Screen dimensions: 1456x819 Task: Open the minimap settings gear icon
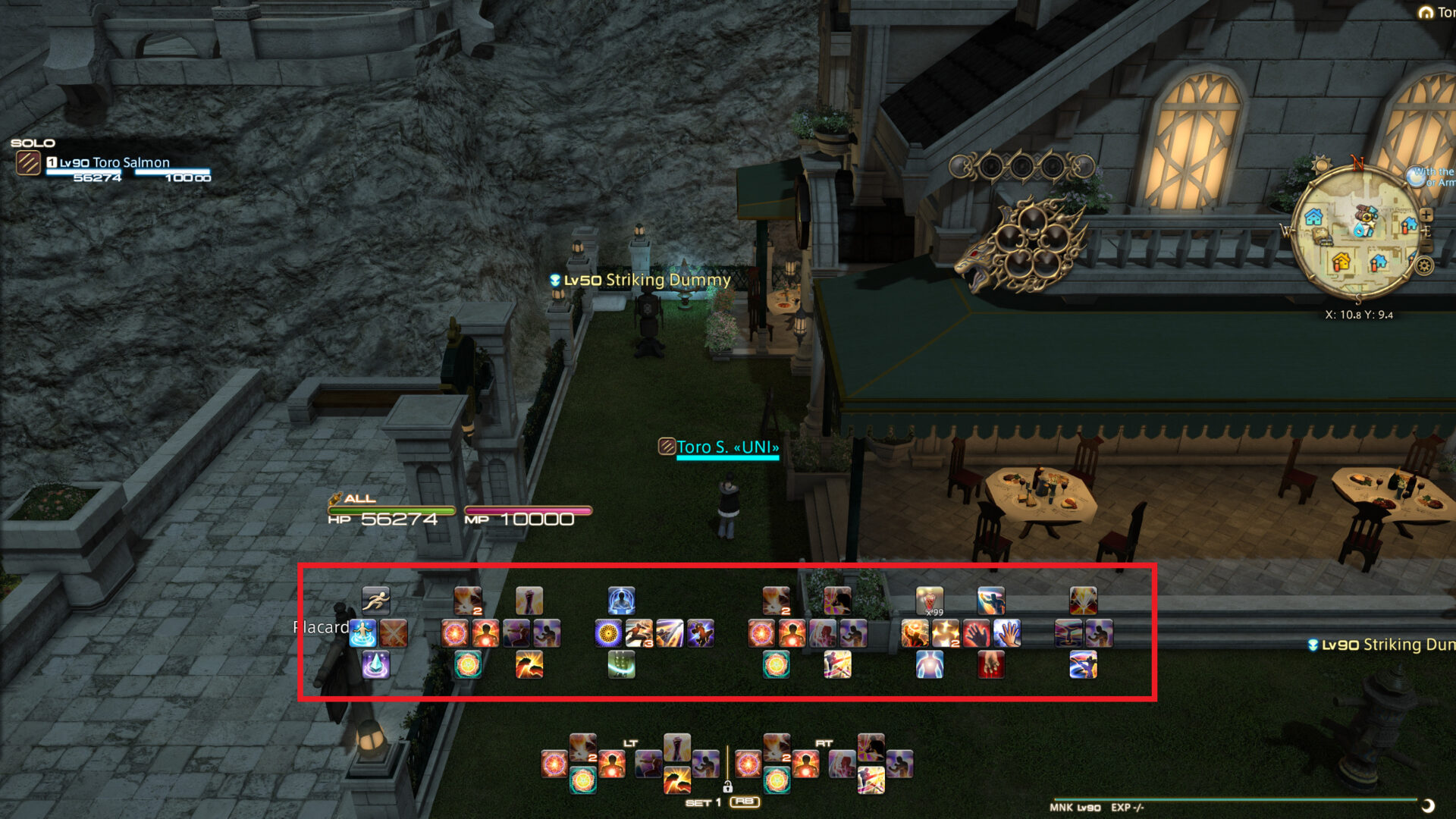click(1424, 266)
